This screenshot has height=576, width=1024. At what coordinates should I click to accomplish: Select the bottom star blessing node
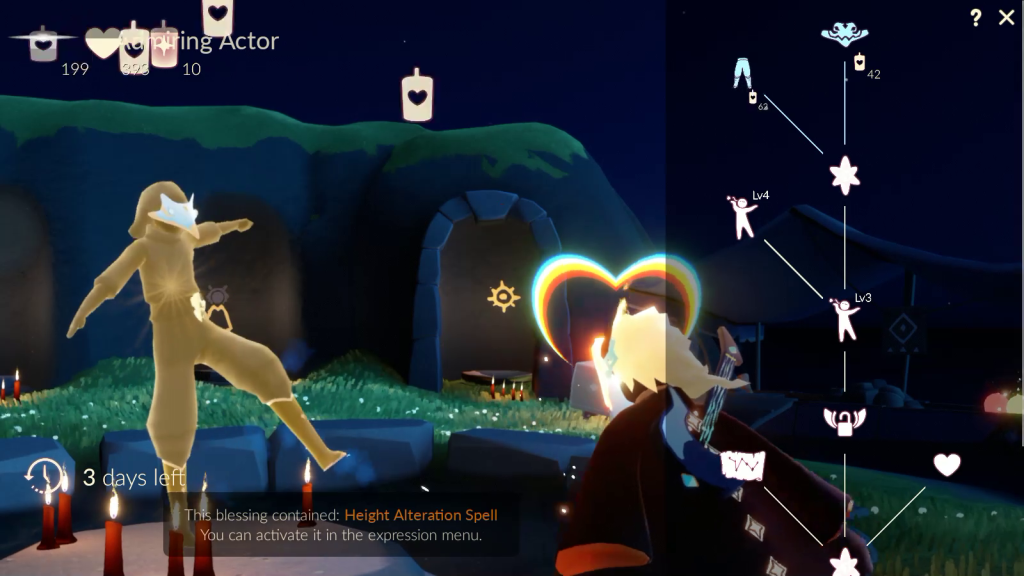(845, 561)
